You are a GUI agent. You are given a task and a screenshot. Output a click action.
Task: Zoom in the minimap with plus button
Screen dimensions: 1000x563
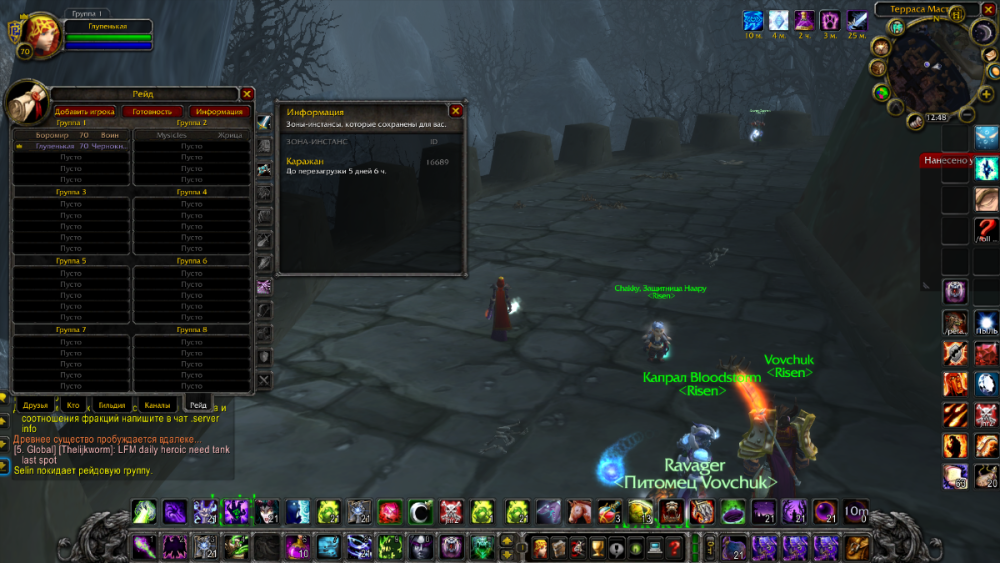tap(985, 92)
